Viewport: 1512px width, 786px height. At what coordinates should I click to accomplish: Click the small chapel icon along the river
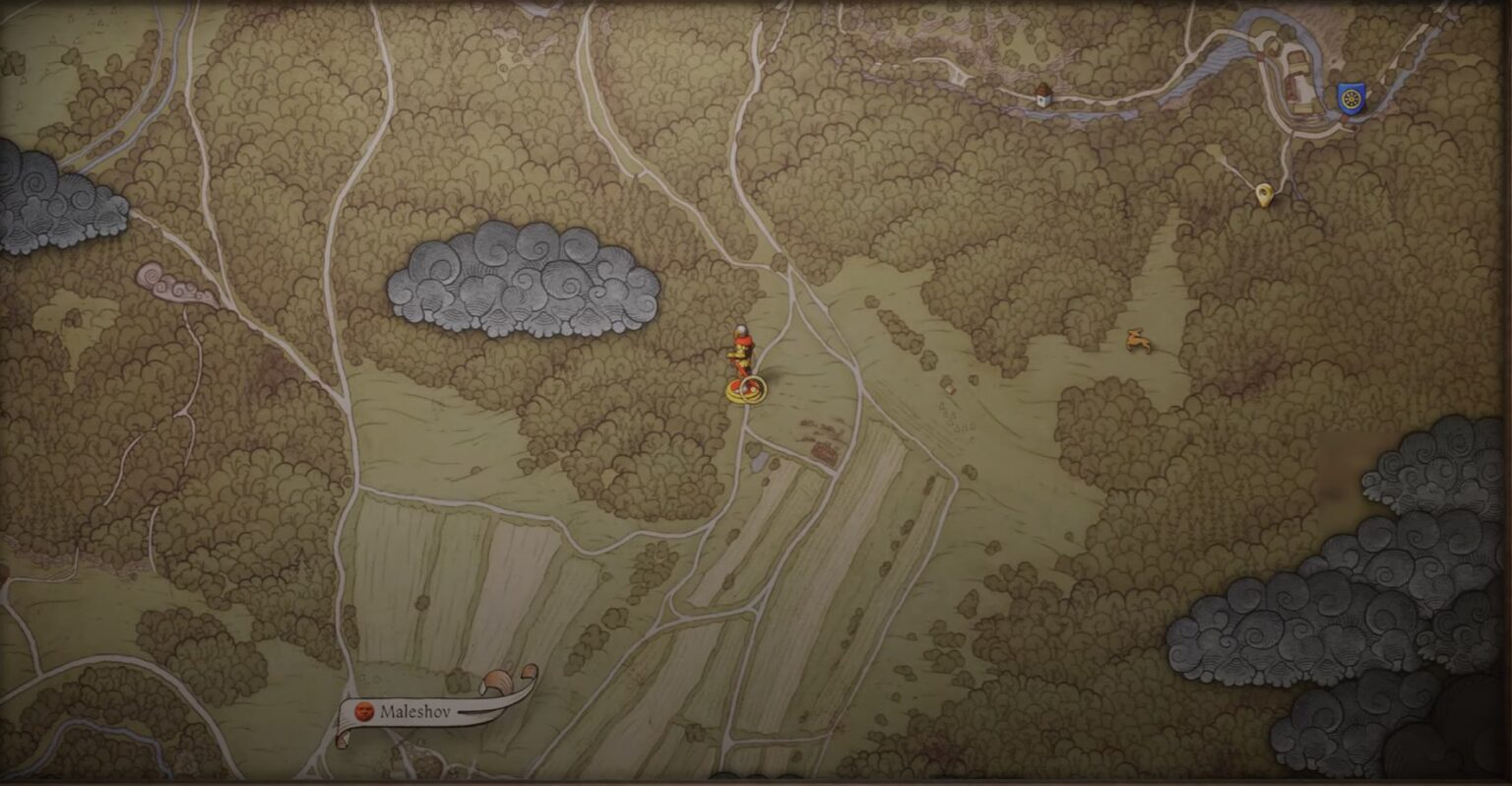click(x=1041, y=96)
